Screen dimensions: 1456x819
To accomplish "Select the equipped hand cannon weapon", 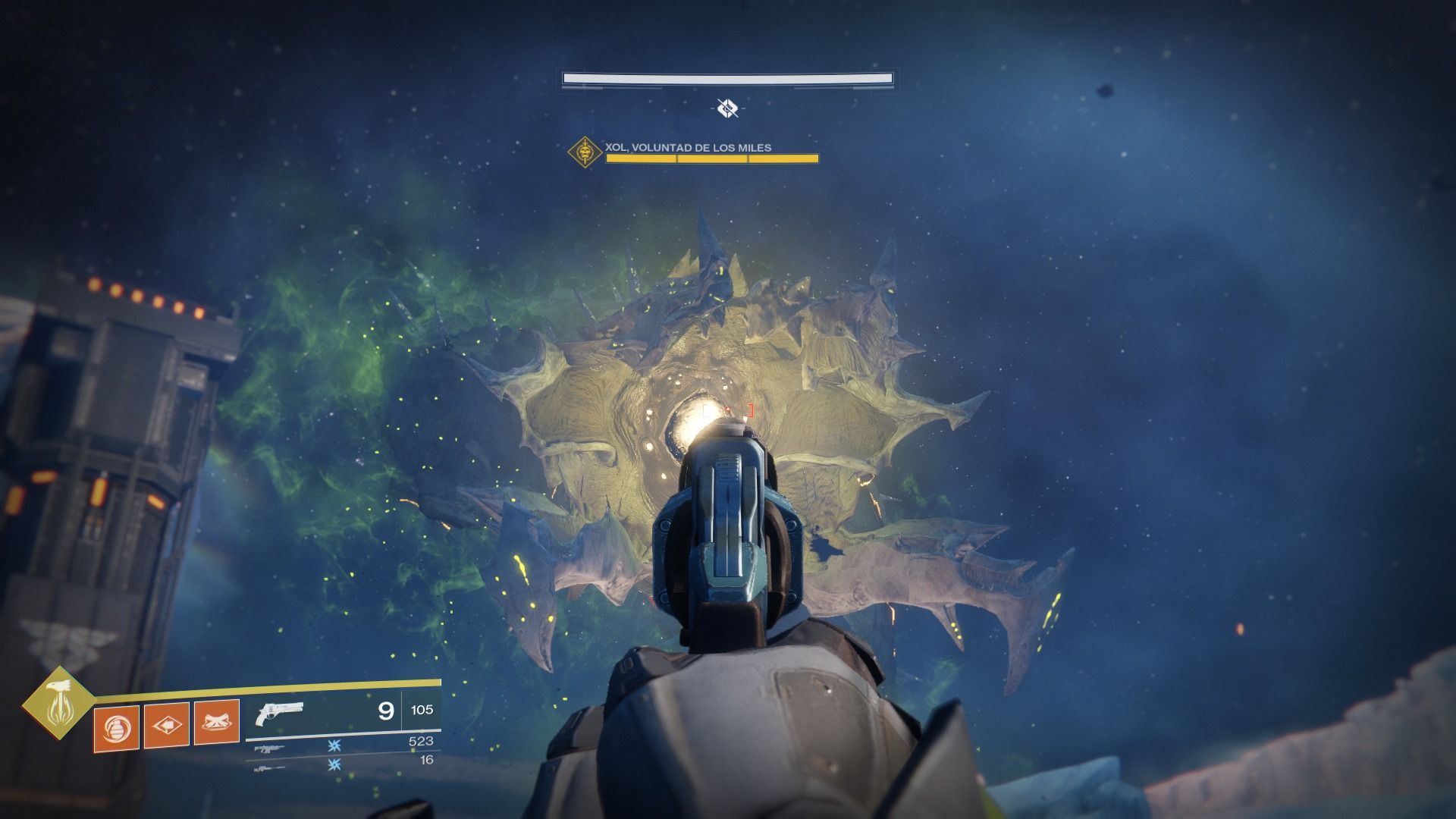I will [x=280, y=713].
